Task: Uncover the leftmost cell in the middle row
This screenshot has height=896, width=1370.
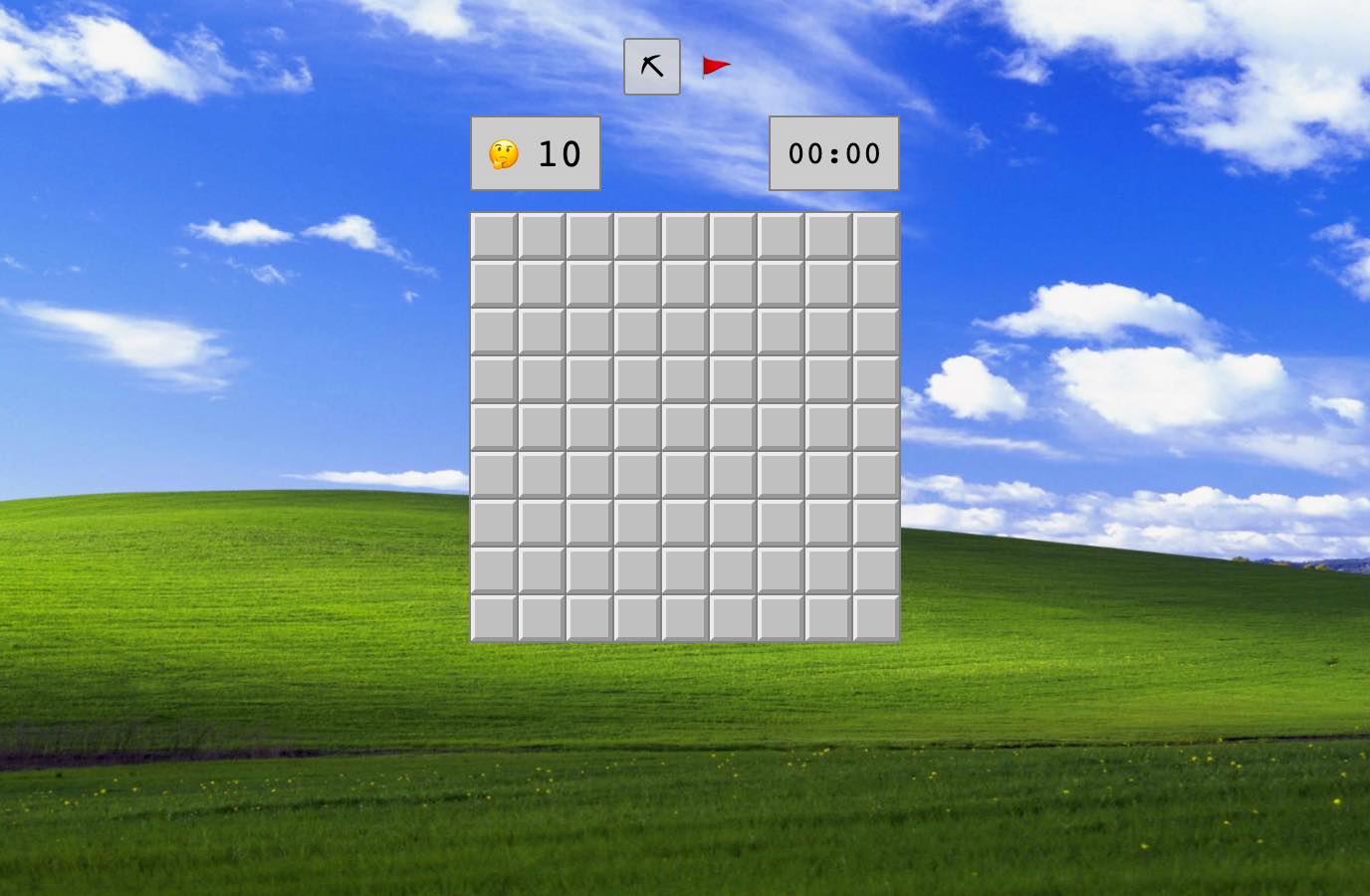Action: coord(494,427)
